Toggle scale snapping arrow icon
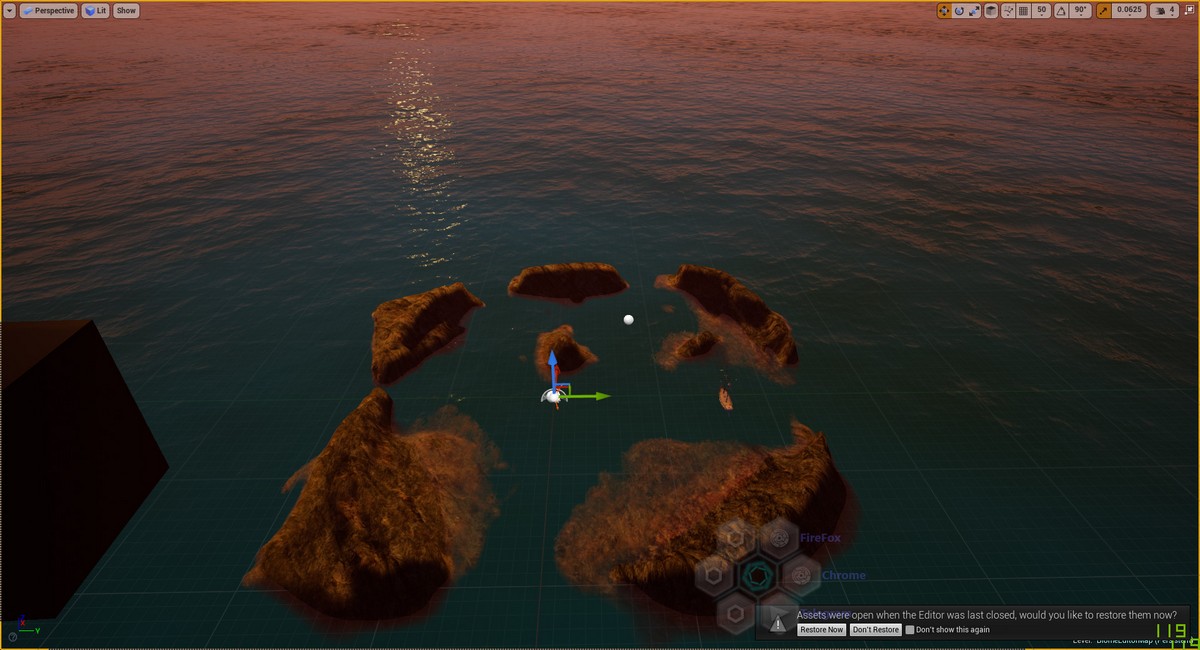The width and height of the screenshot is (1200, 650). 1104,10
